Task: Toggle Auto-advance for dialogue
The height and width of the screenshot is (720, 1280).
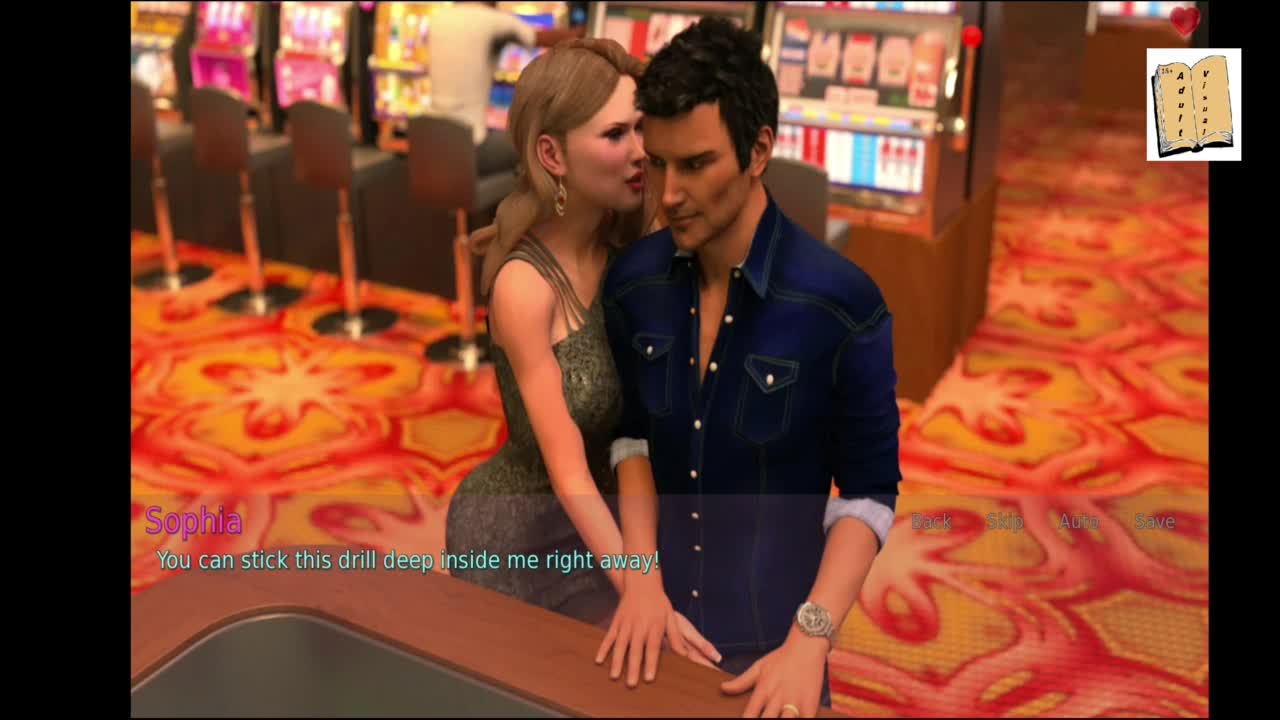Action: point(1079,521)
